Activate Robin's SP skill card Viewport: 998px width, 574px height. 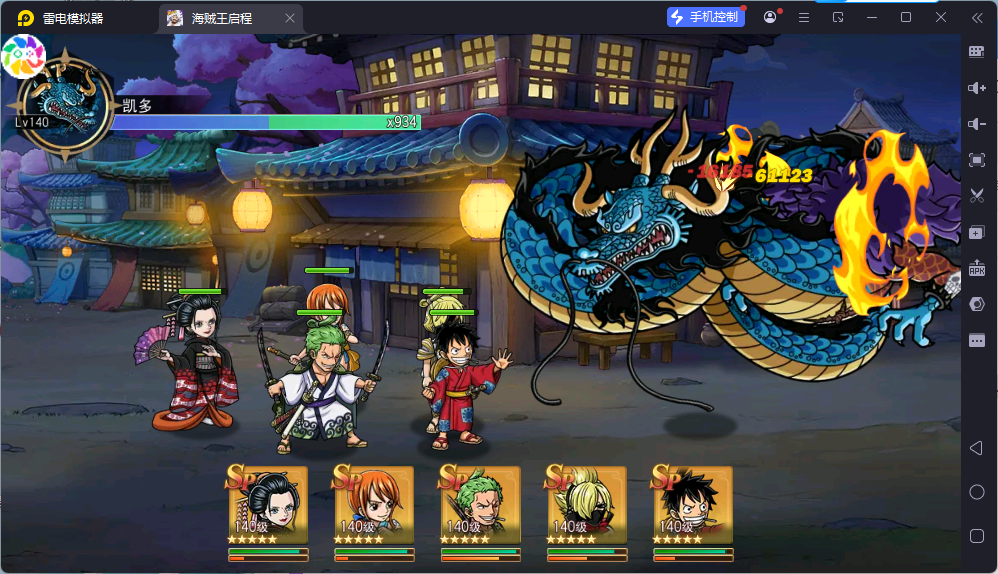point(268,505)
